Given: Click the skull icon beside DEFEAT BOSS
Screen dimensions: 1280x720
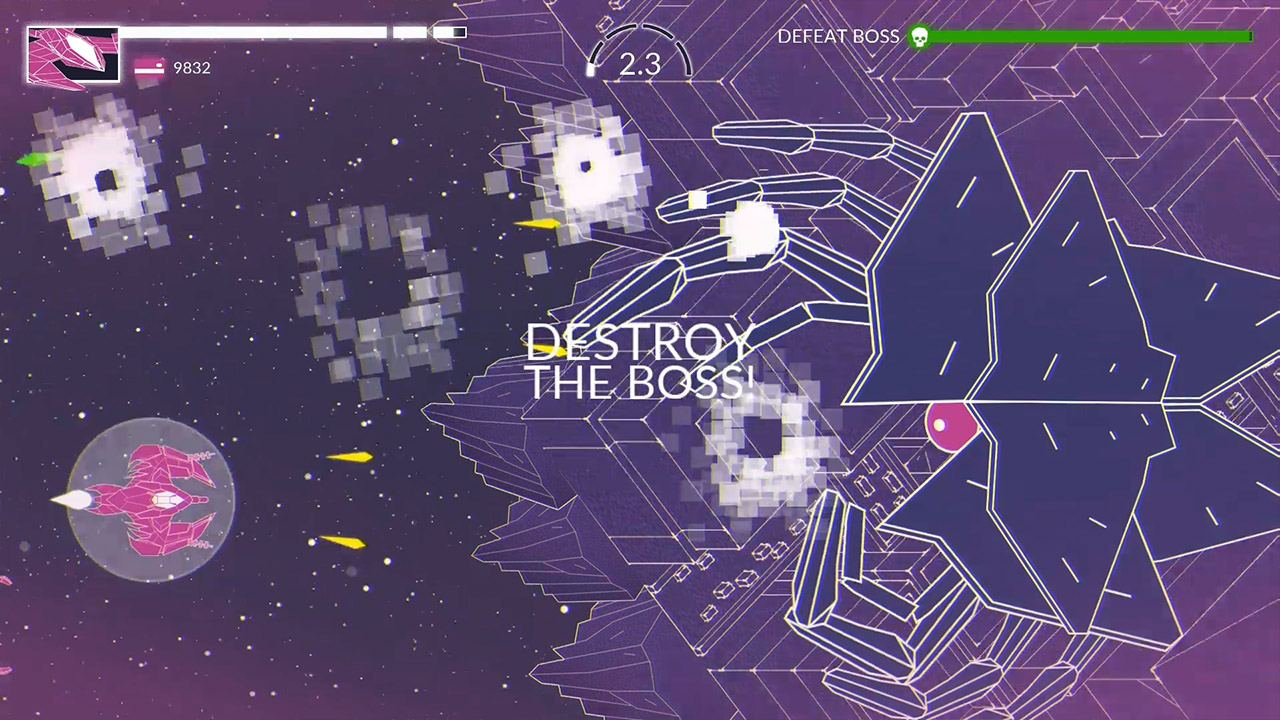Looking at the screenshot, I should point(919,38).
